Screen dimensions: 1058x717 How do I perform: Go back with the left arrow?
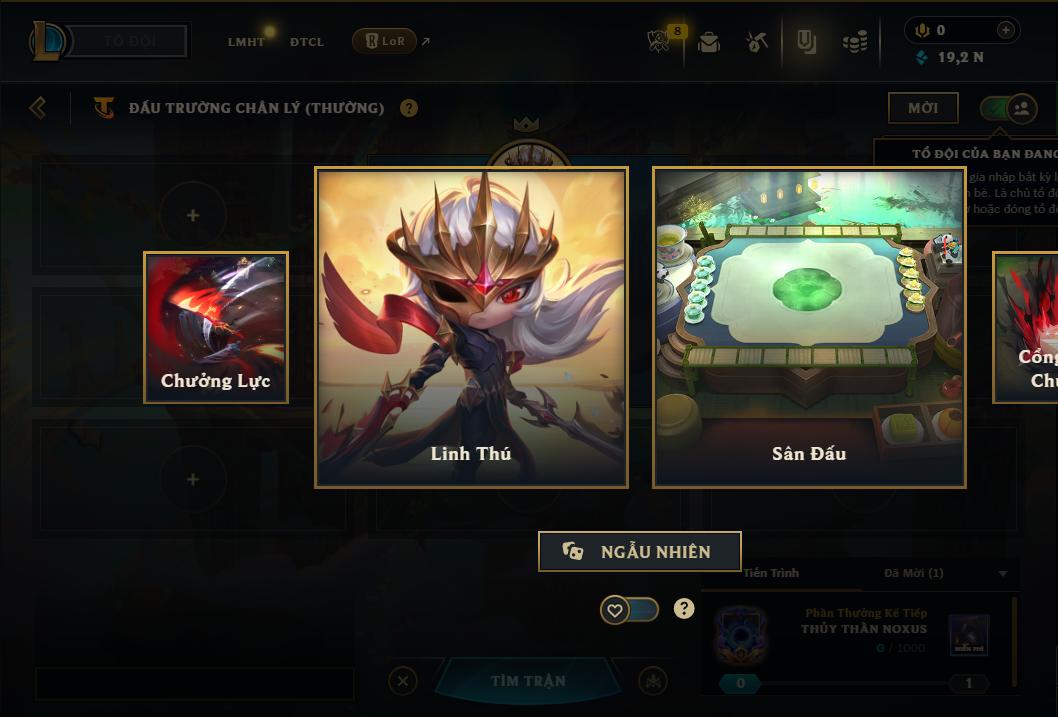[38, 107]
